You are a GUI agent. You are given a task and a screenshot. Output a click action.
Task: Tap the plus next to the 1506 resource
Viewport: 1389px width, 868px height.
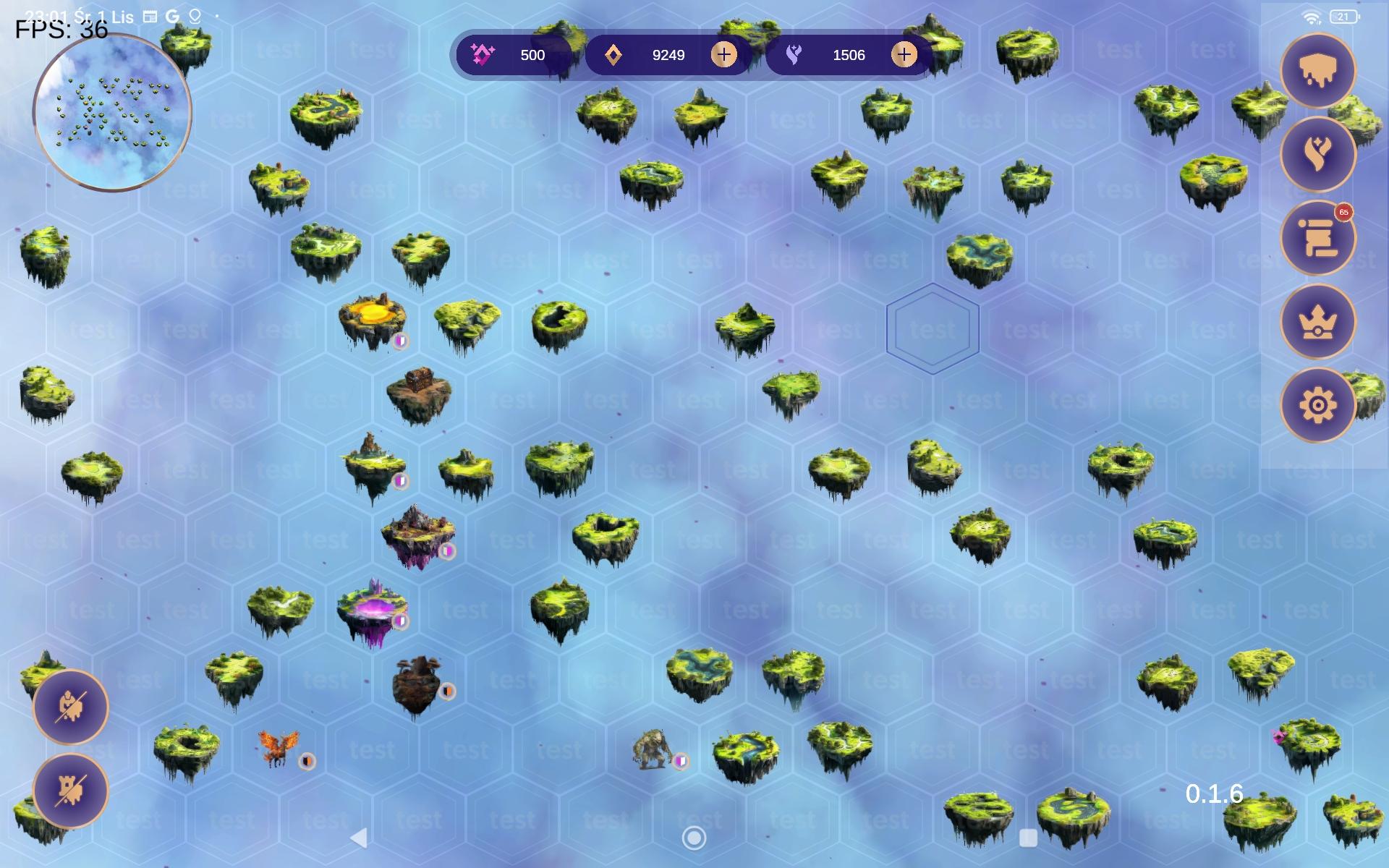(x=904, y=55)
